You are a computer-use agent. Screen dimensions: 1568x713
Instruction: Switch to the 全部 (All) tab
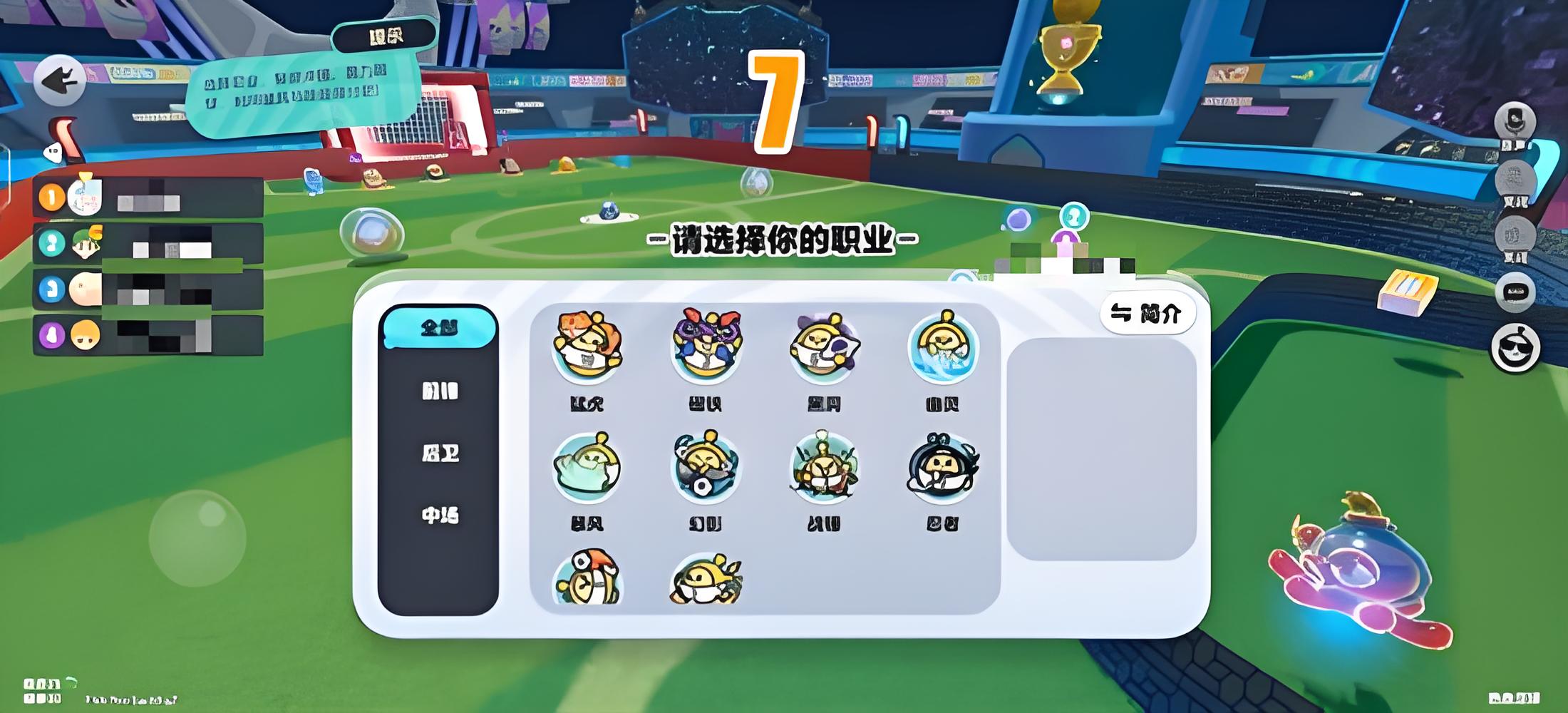(x=439, y=328)
